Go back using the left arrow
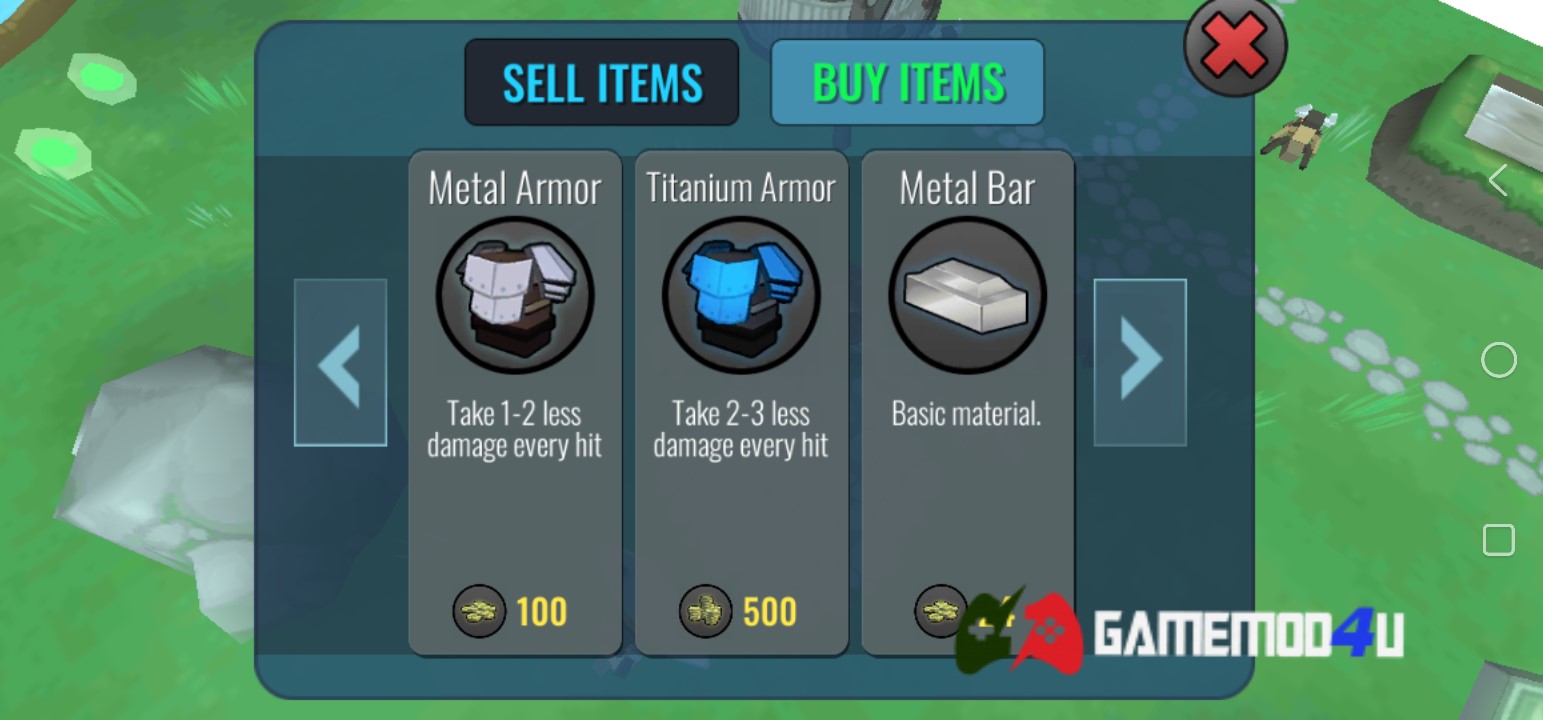1543x720 pixels. coord(340,361)
